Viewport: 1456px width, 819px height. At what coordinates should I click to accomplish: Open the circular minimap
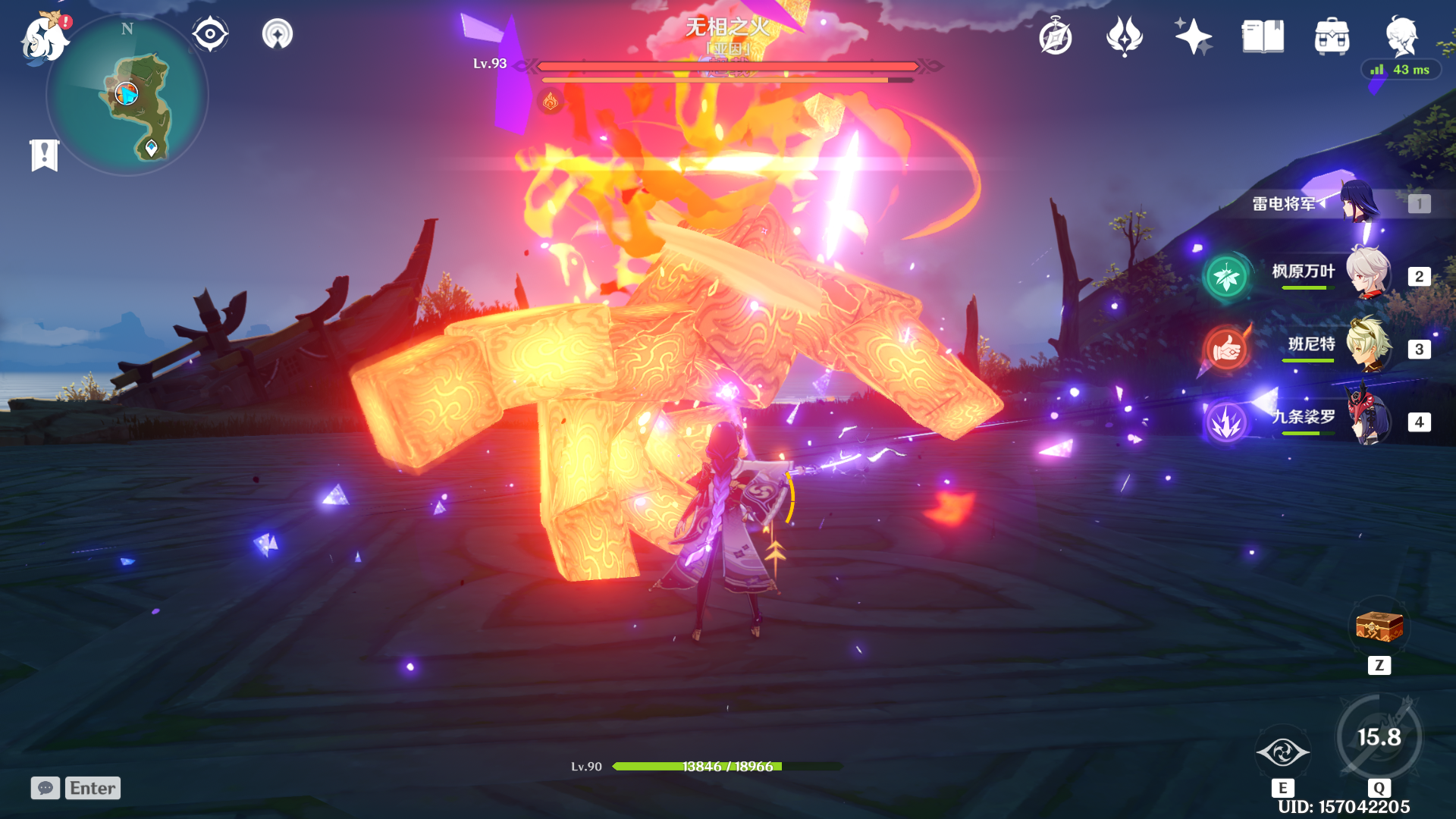[x=127, y=96]
